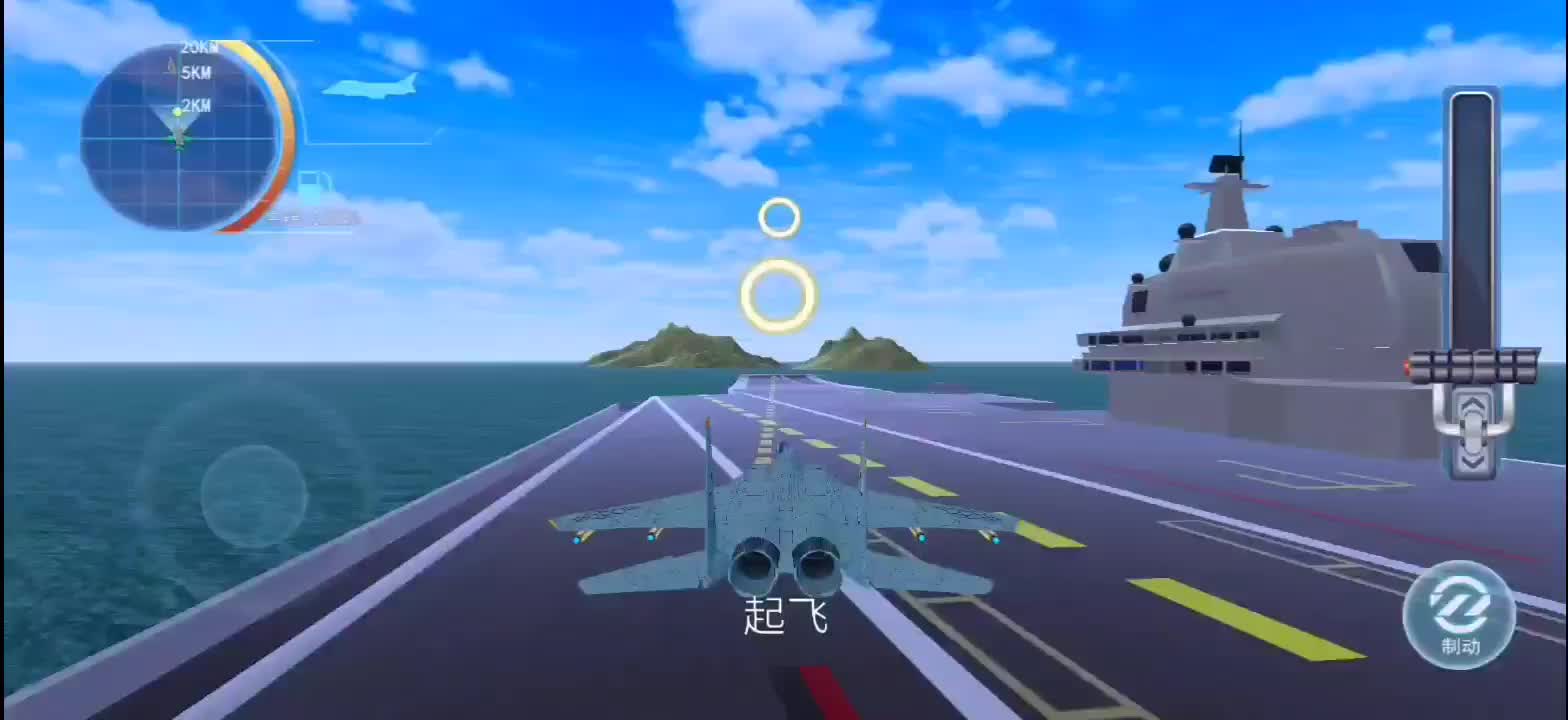Viewport: 1568px width, 720px height.
Task: Click the weapon rack icon on the throttle lever
Action: (x=1473, y=366)
